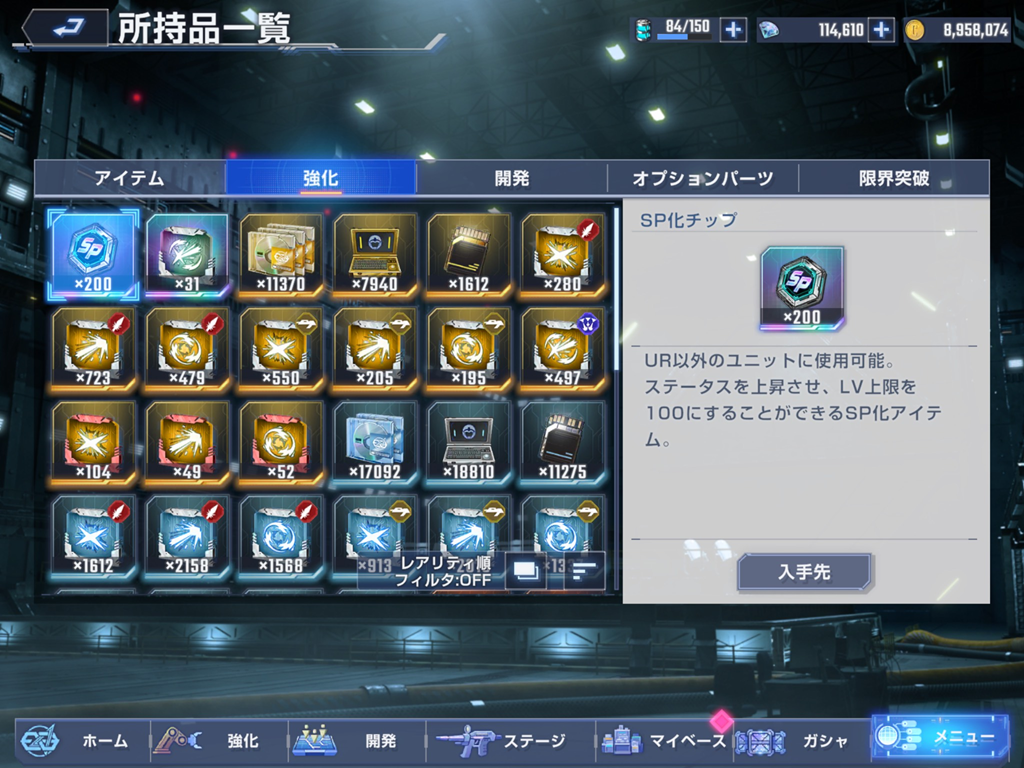Choose the item slot showing ×11370
The height and width of the screenshot is (768, 1024).
(281, 254)
